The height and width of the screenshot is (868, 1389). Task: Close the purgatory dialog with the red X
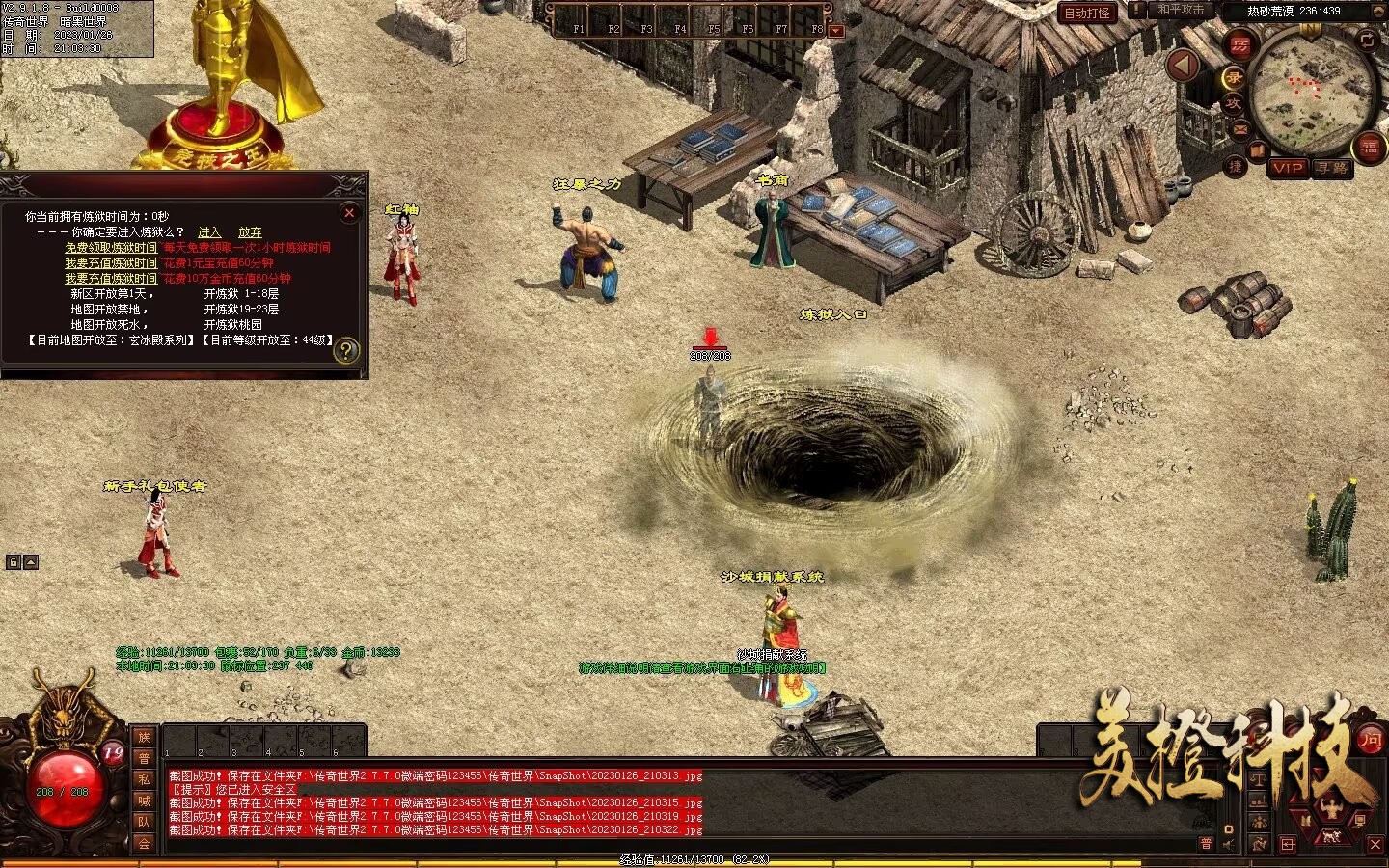350,213
